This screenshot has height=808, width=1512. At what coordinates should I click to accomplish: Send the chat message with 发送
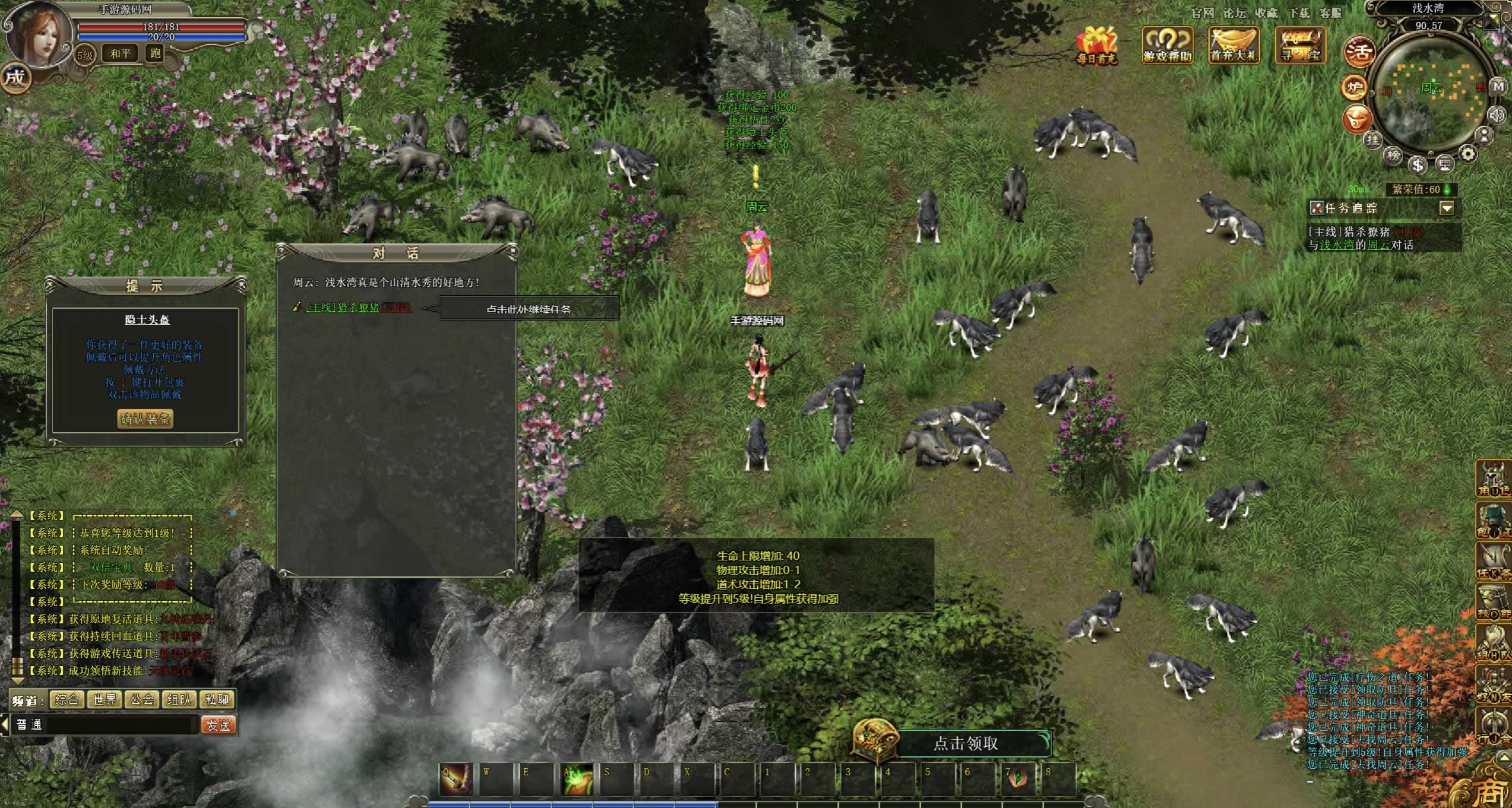[x=219, y=725]
